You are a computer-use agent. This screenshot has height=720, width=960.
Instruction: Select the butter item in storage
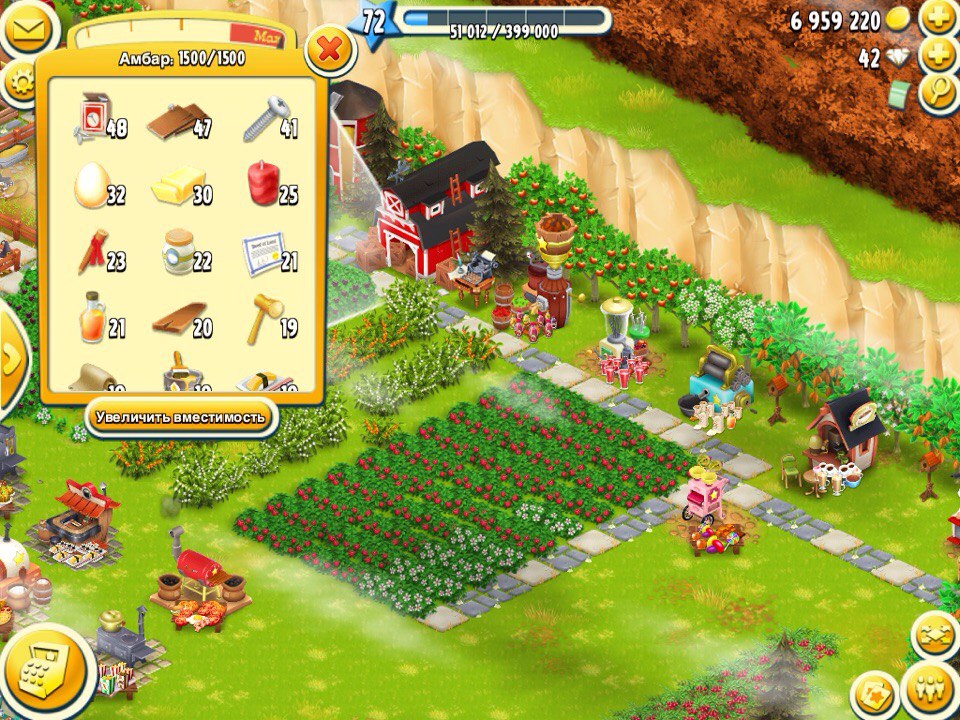pyautogui.click(x=179, y=186)
